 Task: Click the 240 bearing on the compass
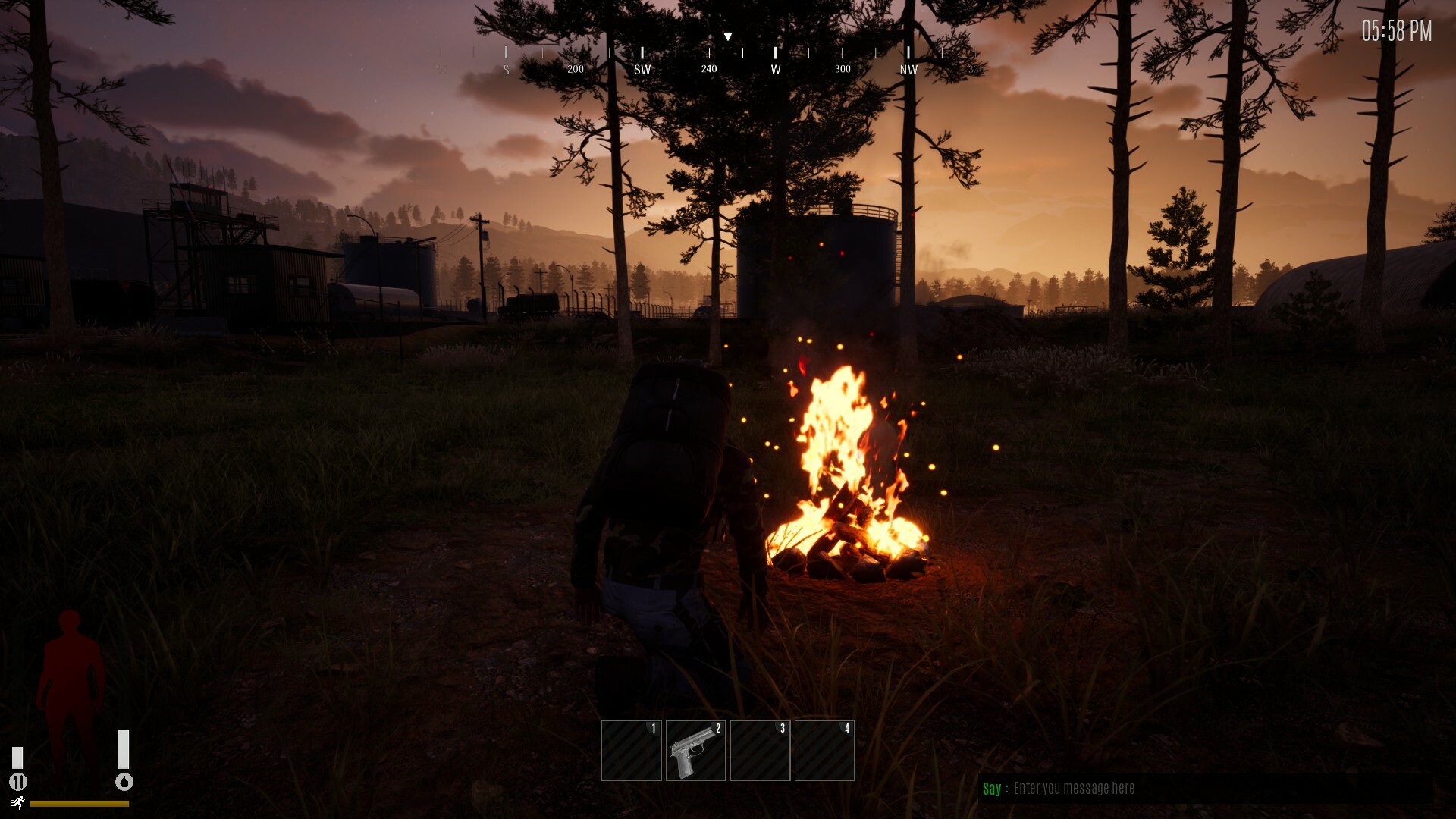[708, 68]
